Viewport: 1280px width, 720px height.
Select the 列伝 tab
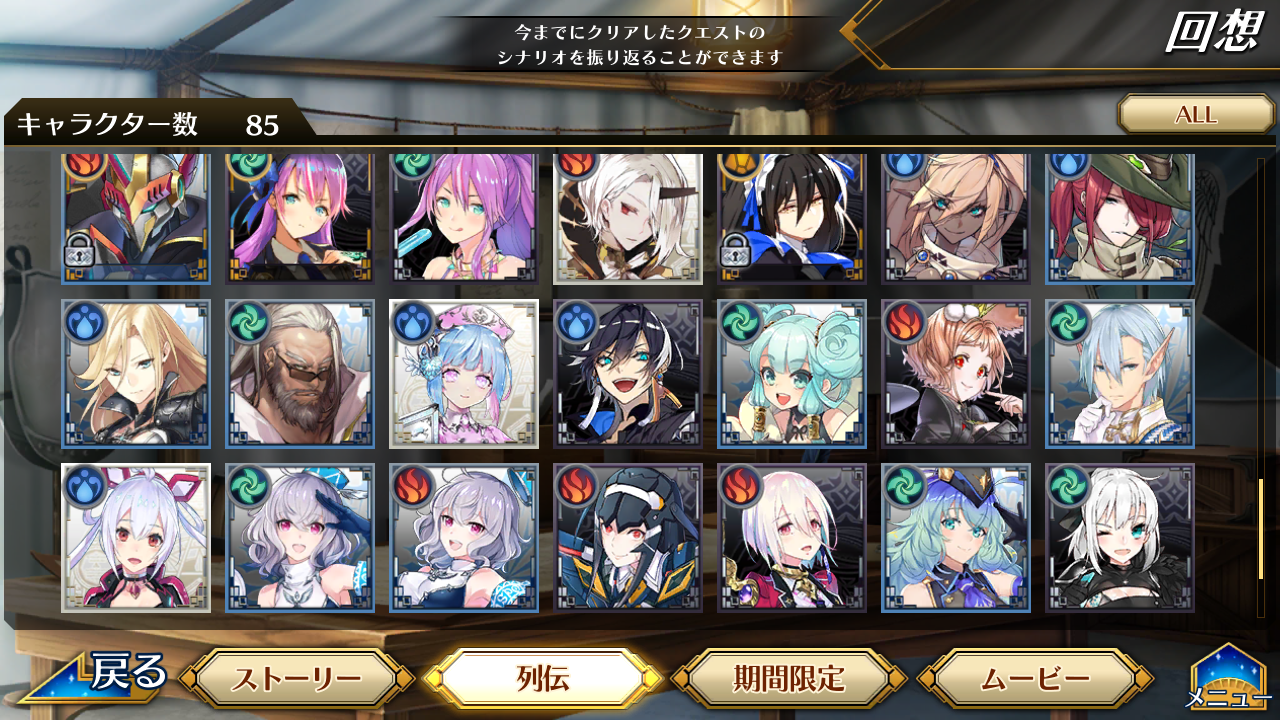click(x=544, y=680)
